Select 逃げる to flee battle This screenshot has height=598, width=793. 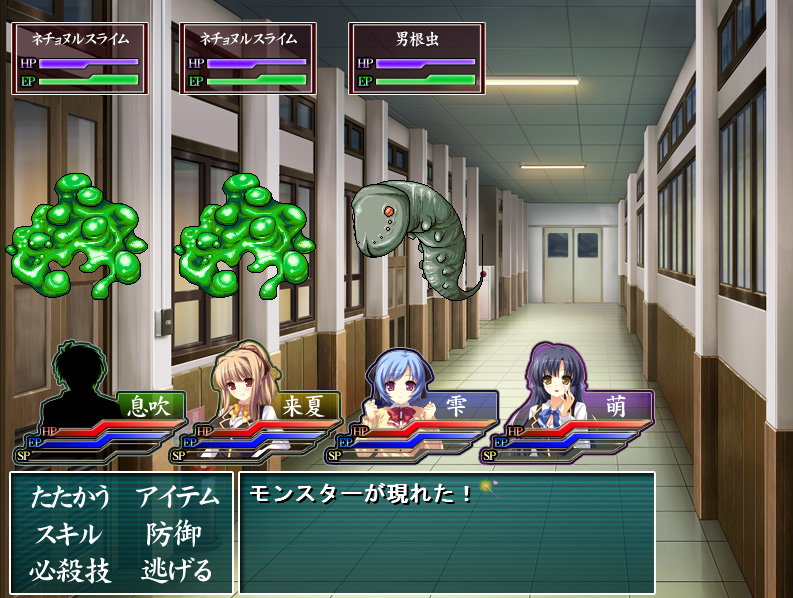[177, 571]
